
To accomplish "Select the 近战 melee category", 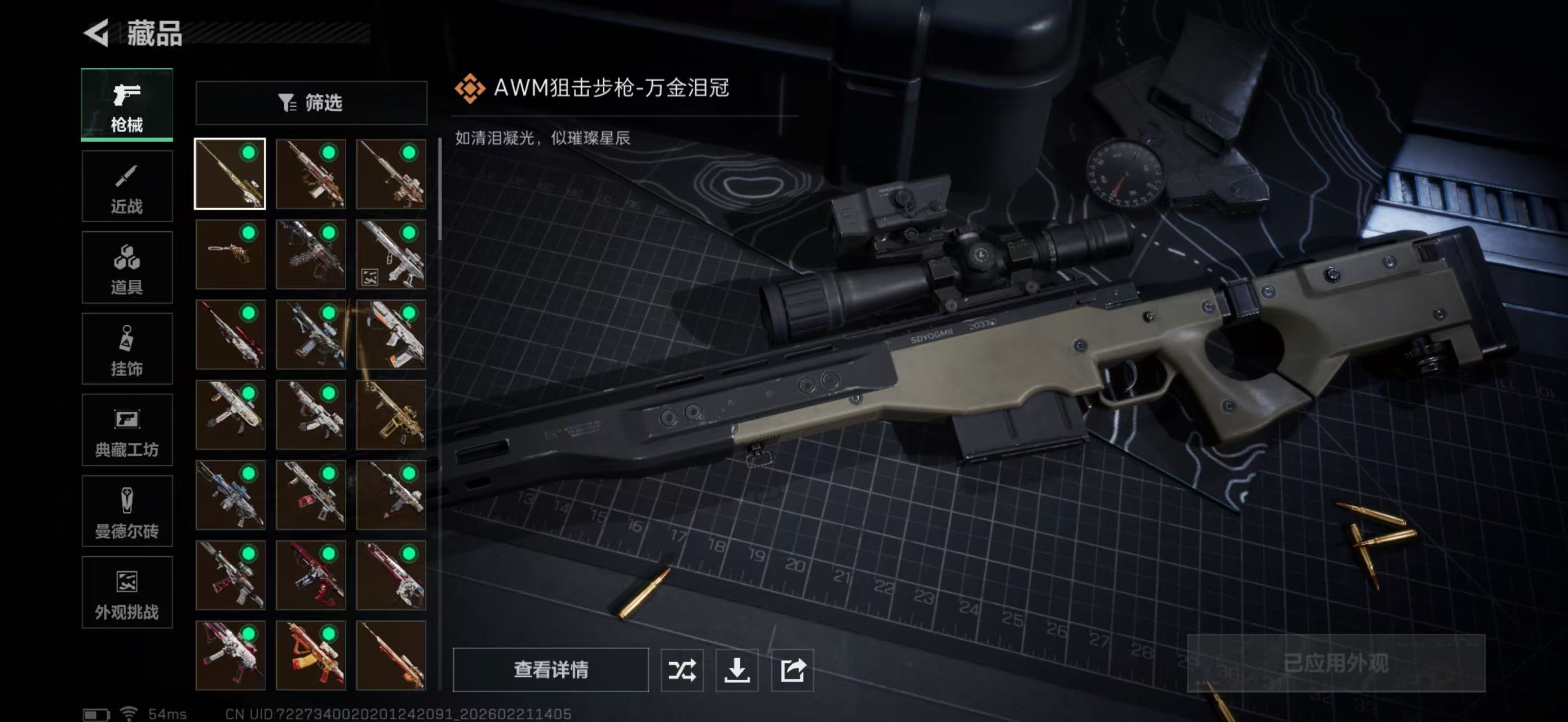I will [x=127, y=186].
